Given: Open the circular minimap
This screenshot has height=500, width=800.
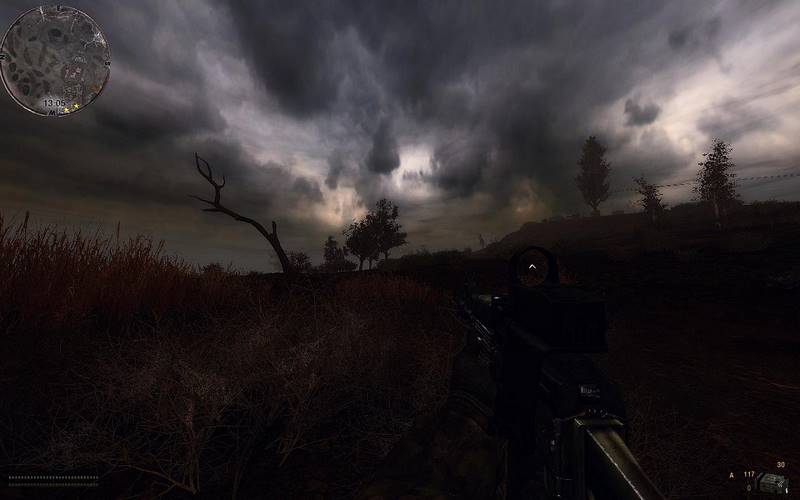Looking at the screenshot, I should pyautogui.click(x=54, y=59).
